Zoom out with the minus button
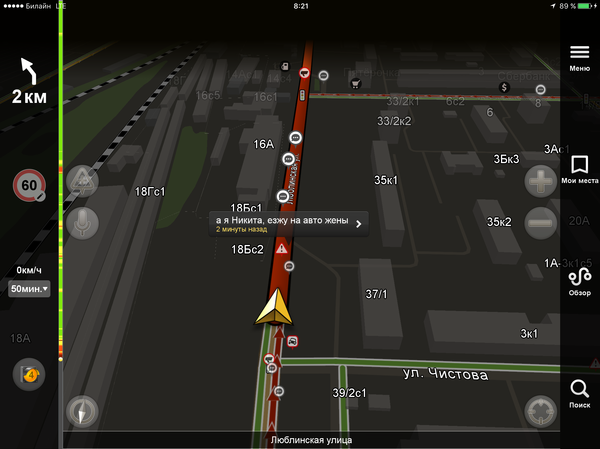Viewport: 600px width, 449px height. click(x=540, y=222)
